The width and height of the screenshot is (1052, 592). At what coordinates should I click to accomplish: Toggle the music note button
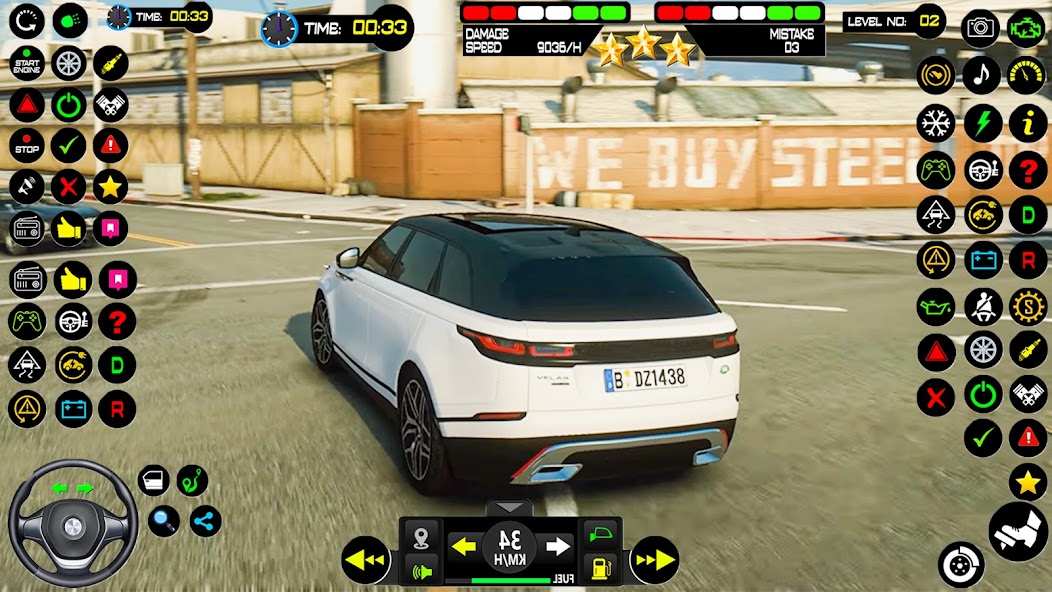click(x=982, y=75)
